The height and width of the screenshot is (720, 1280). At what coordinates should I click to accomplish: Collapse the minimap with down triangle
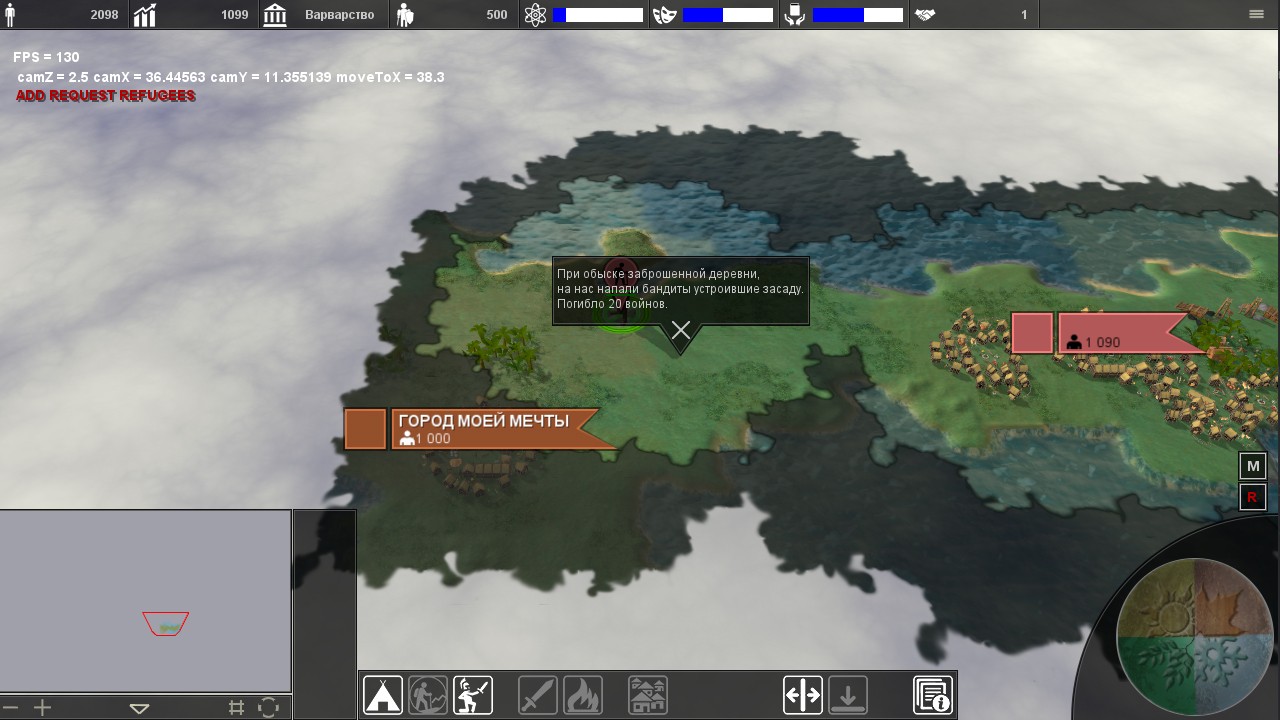pyautogui.click(x=139, y=708)
